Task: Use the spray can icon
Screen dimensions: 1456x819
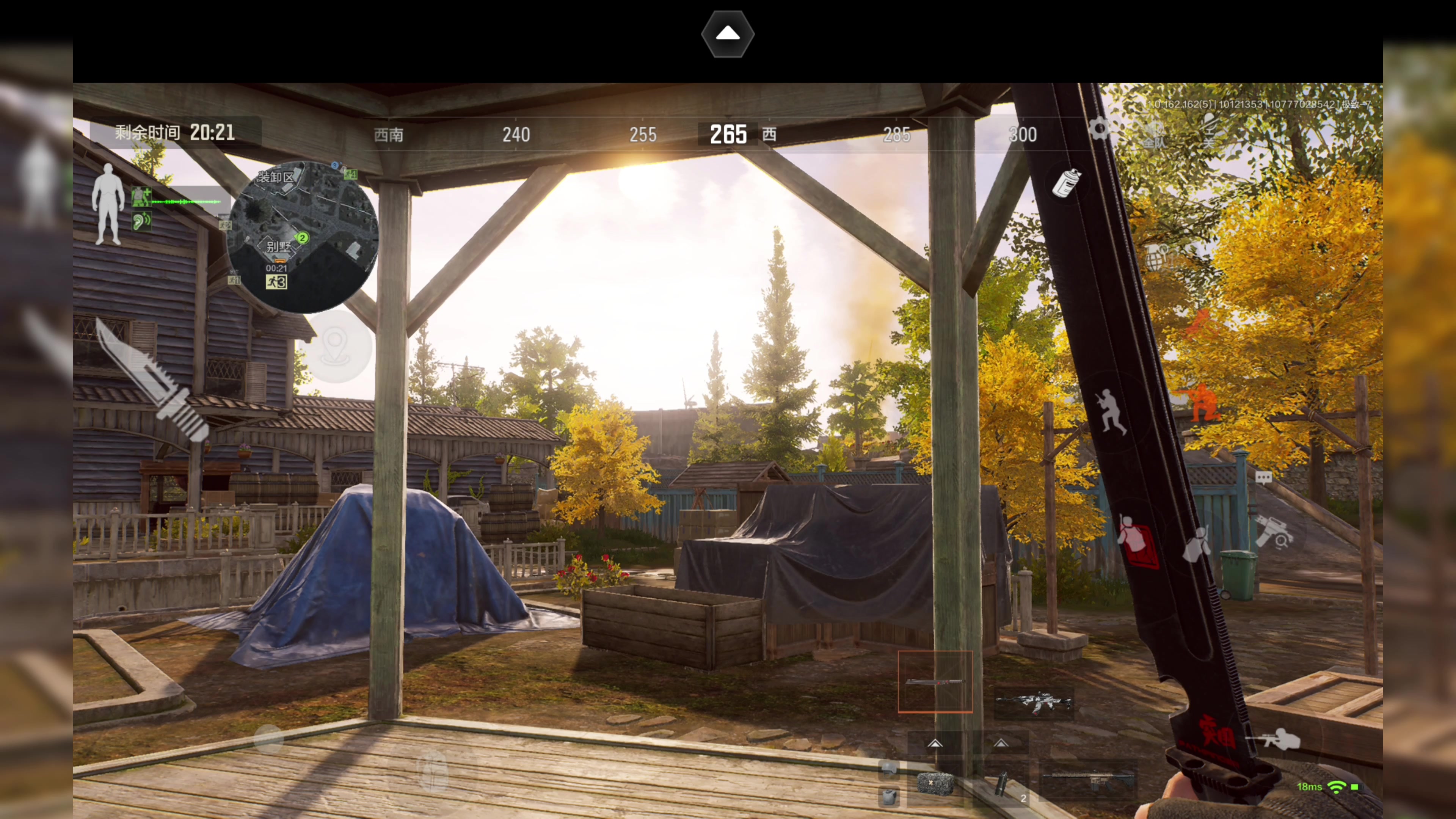Action: point(1066,182)
